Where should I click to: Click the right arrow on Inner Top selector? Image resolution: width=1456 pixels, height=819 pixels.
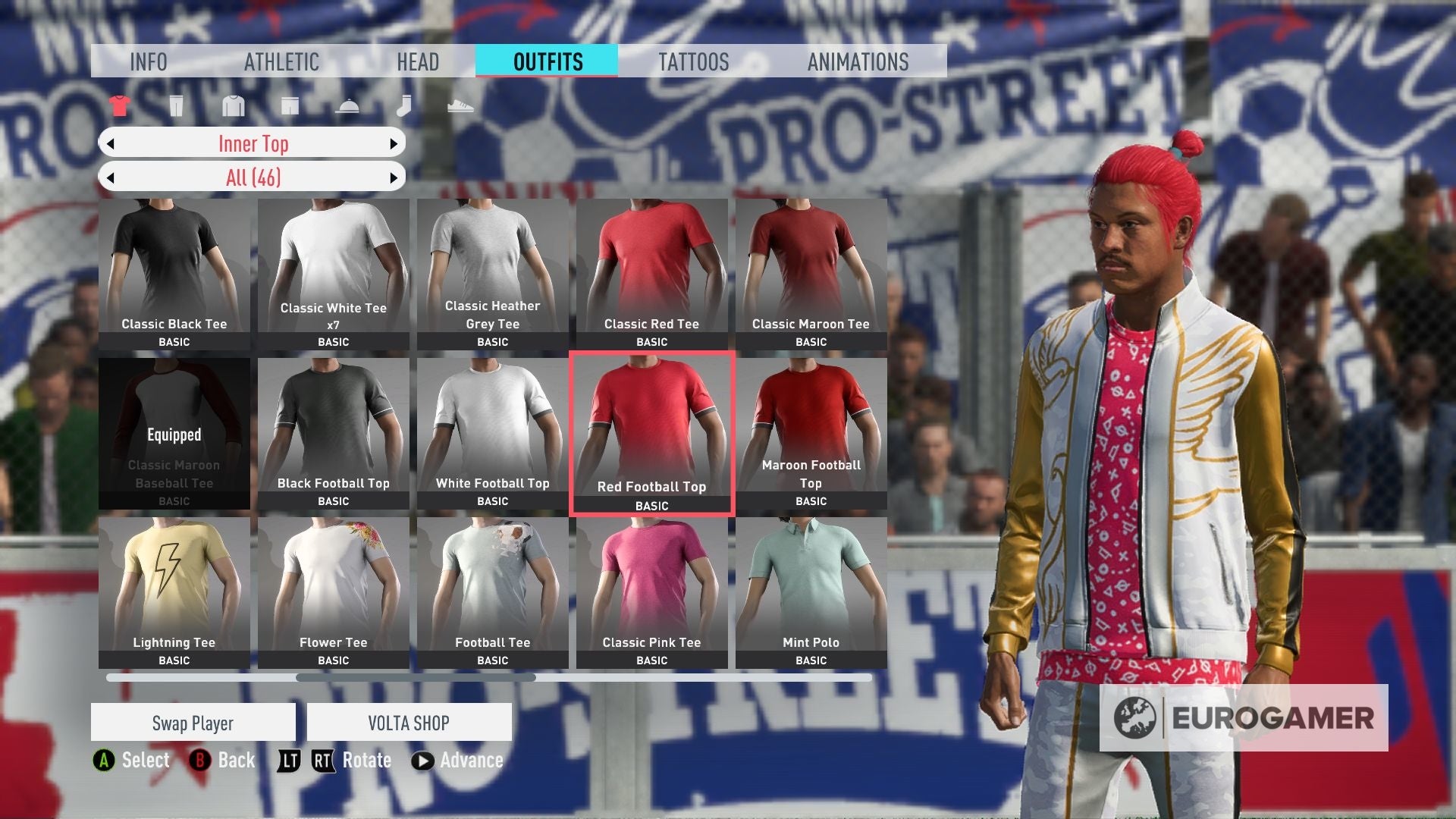pos(393,143)
